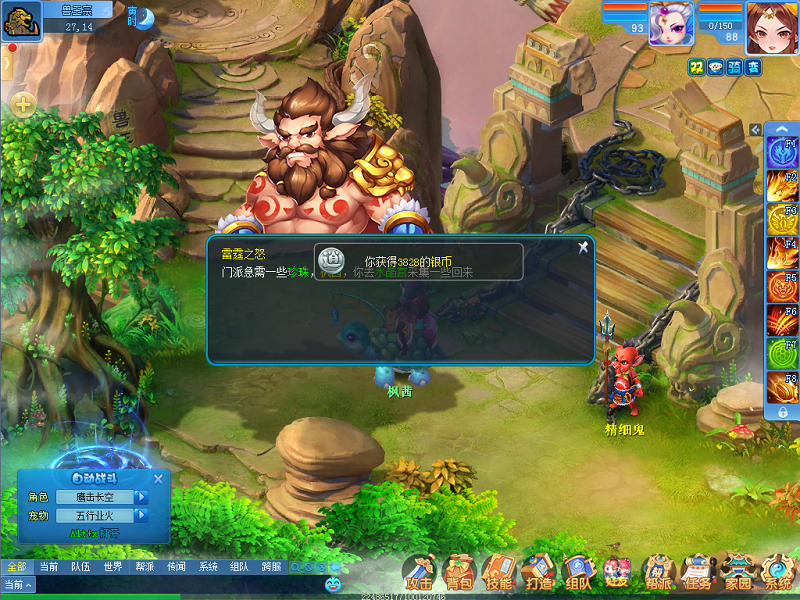Image resolution: width=800 pixels, height=600 pixels.
Task: Click the 骑 mount button
Action: (734, 67)
